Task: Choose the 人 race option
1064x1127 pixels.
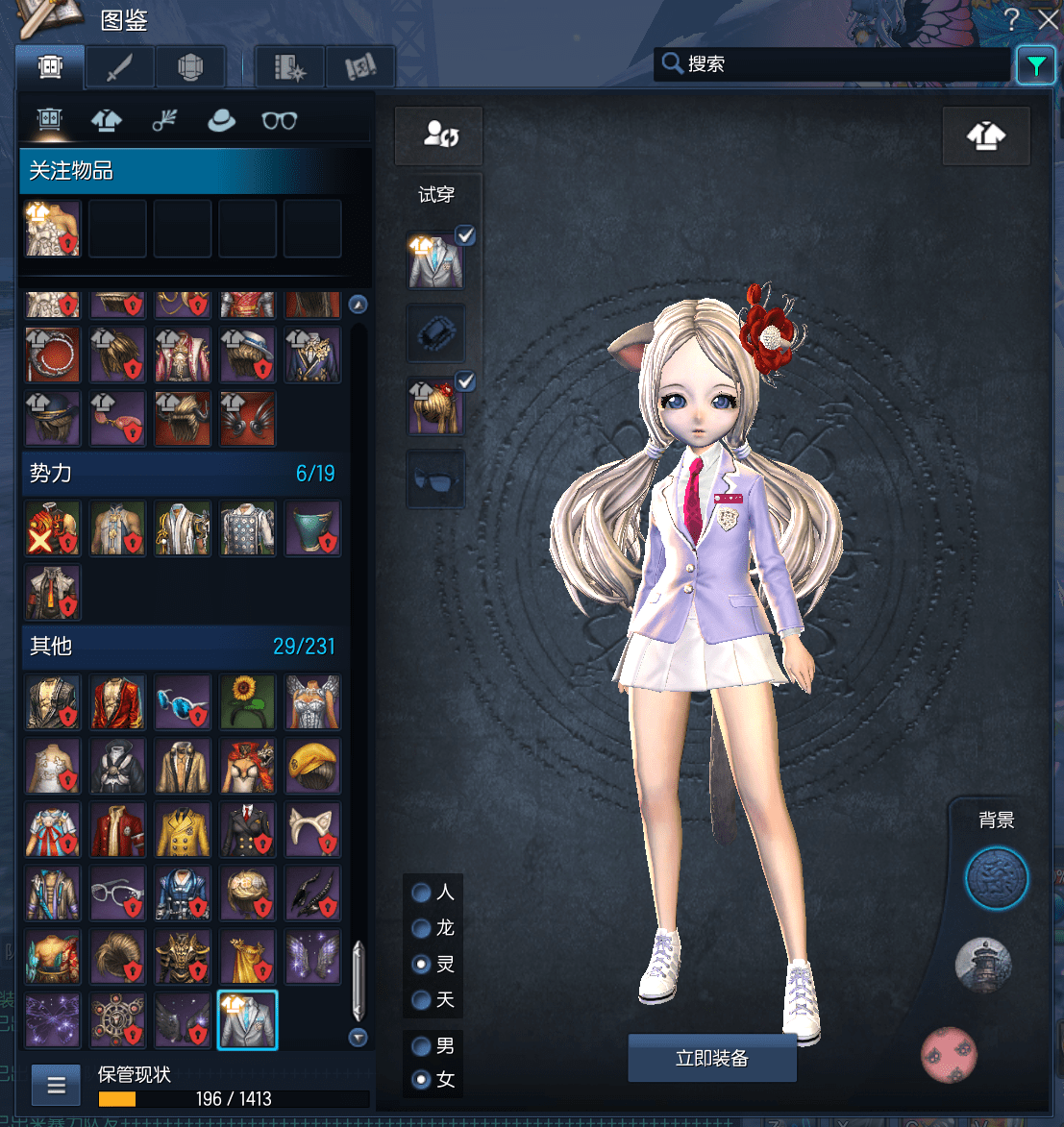Action: (421, 893)
